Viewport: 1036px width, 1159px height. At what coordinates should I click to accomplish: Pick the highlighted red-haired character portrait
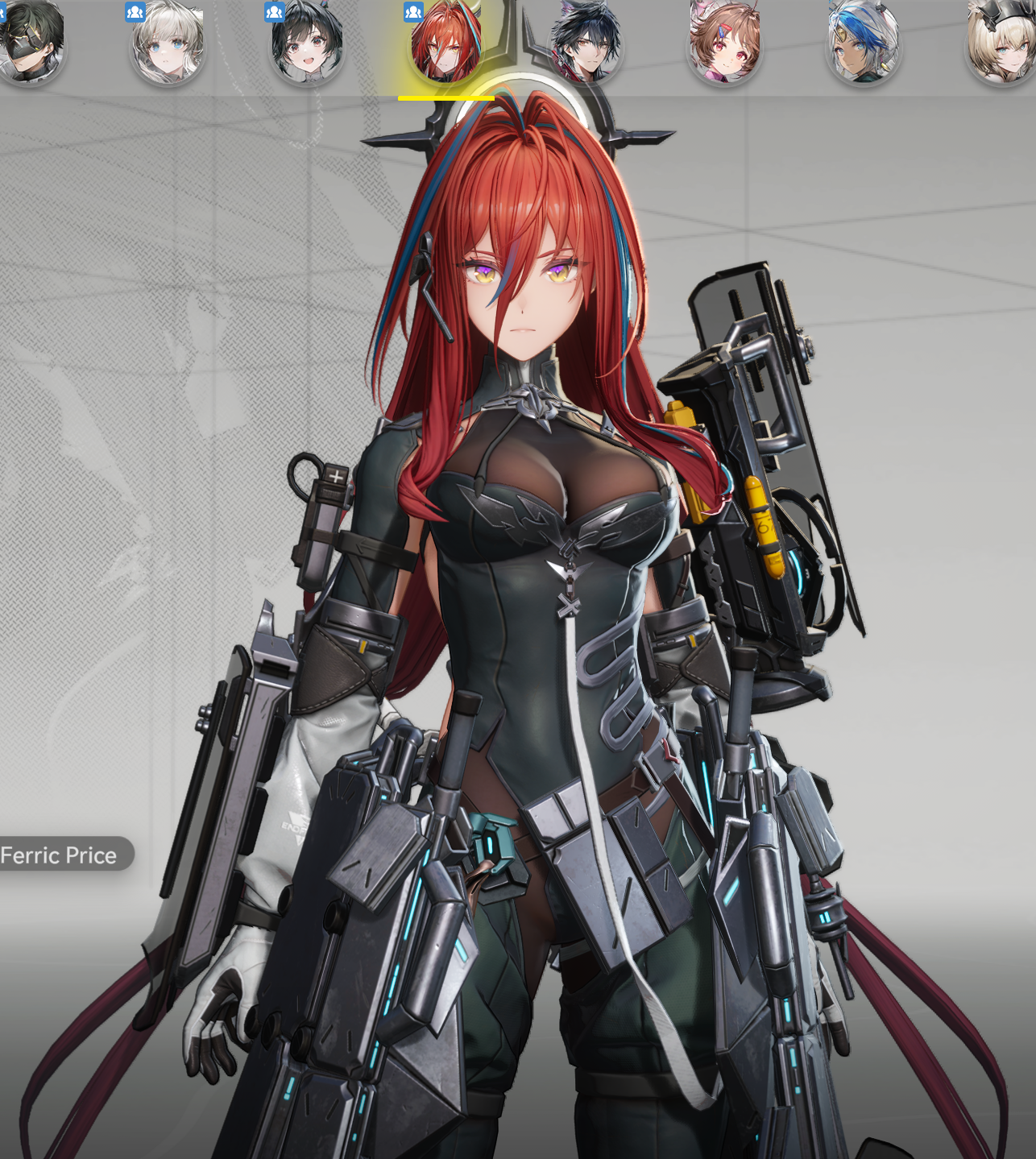click(x=445, y=43)
